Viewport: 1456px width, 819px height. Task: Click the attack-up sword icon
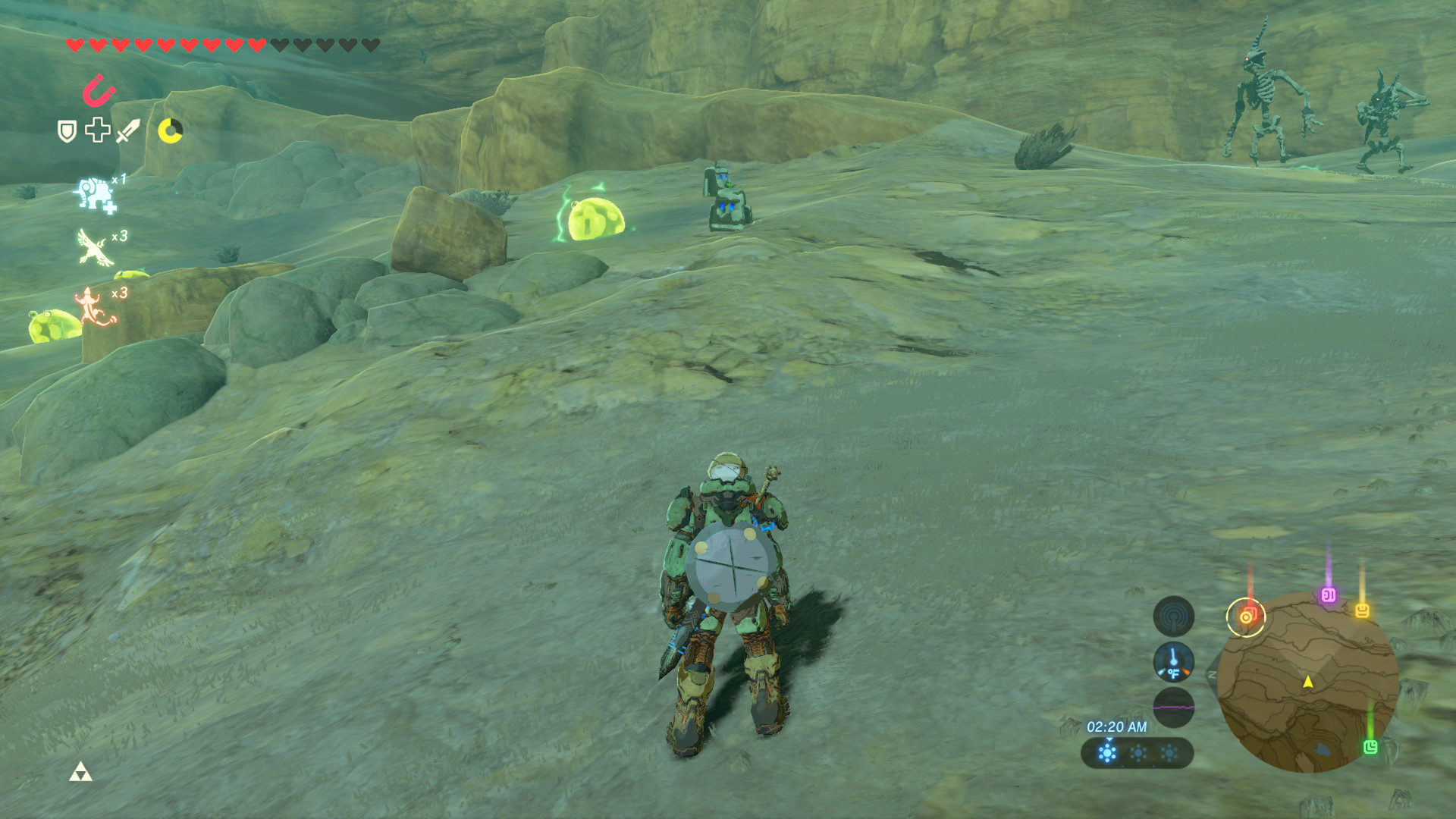pyautogui.click(x=127, y=130)
